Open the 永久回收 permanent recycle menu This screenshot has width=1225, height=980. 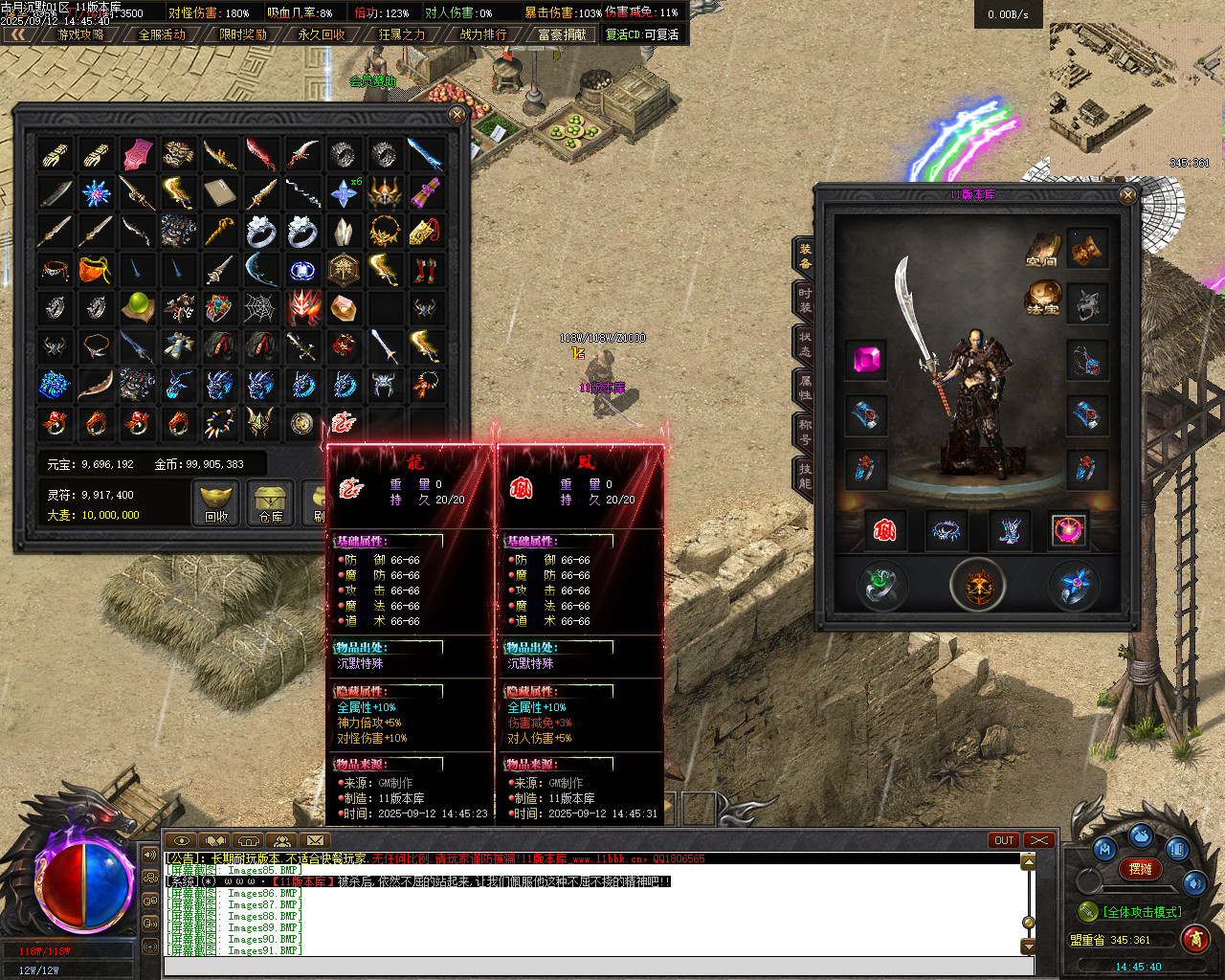pyautogui.click(x=322, y=34)
